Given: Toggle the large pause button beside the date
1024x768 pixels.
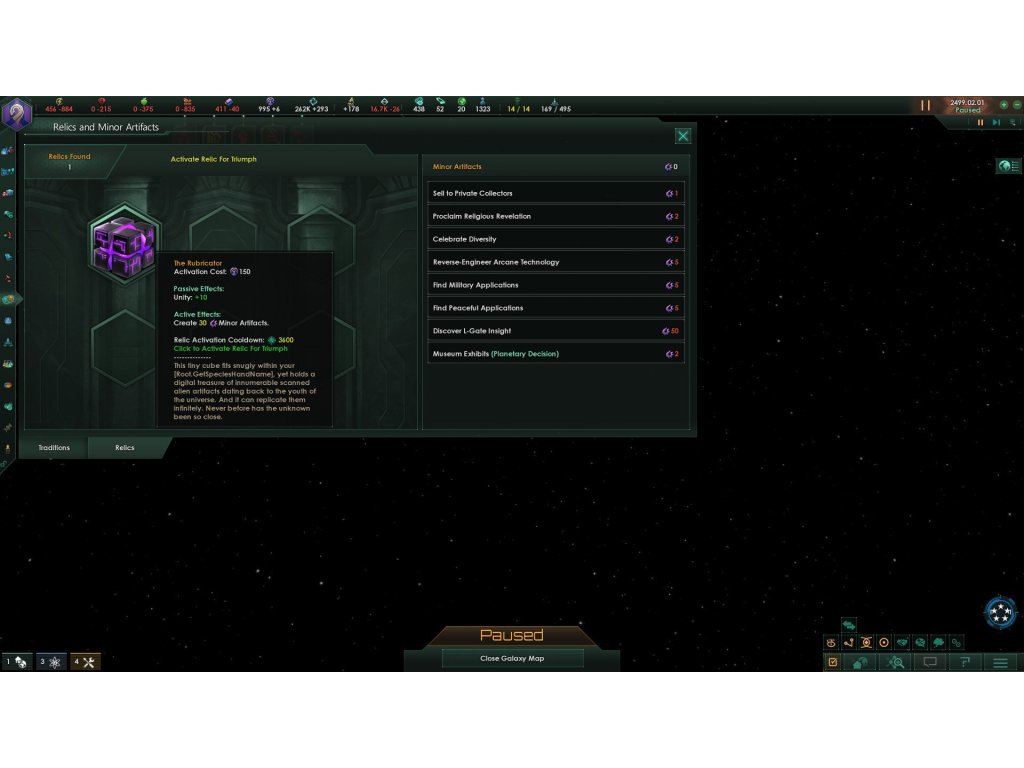Looking at the screenshot, I should pos(925,106).
